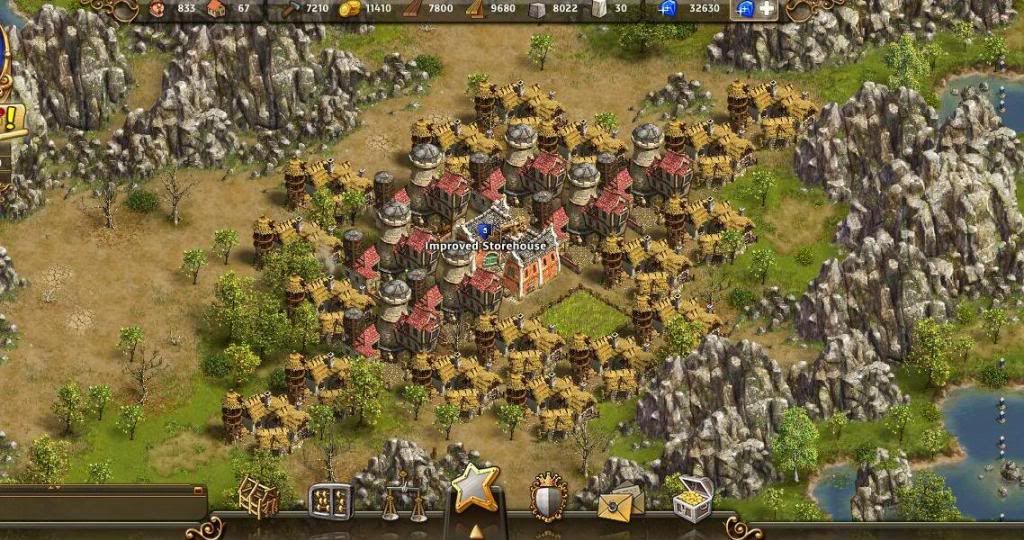Click the plus button to buy gems
Screen dimensions: 1024x540
[767, 9]
